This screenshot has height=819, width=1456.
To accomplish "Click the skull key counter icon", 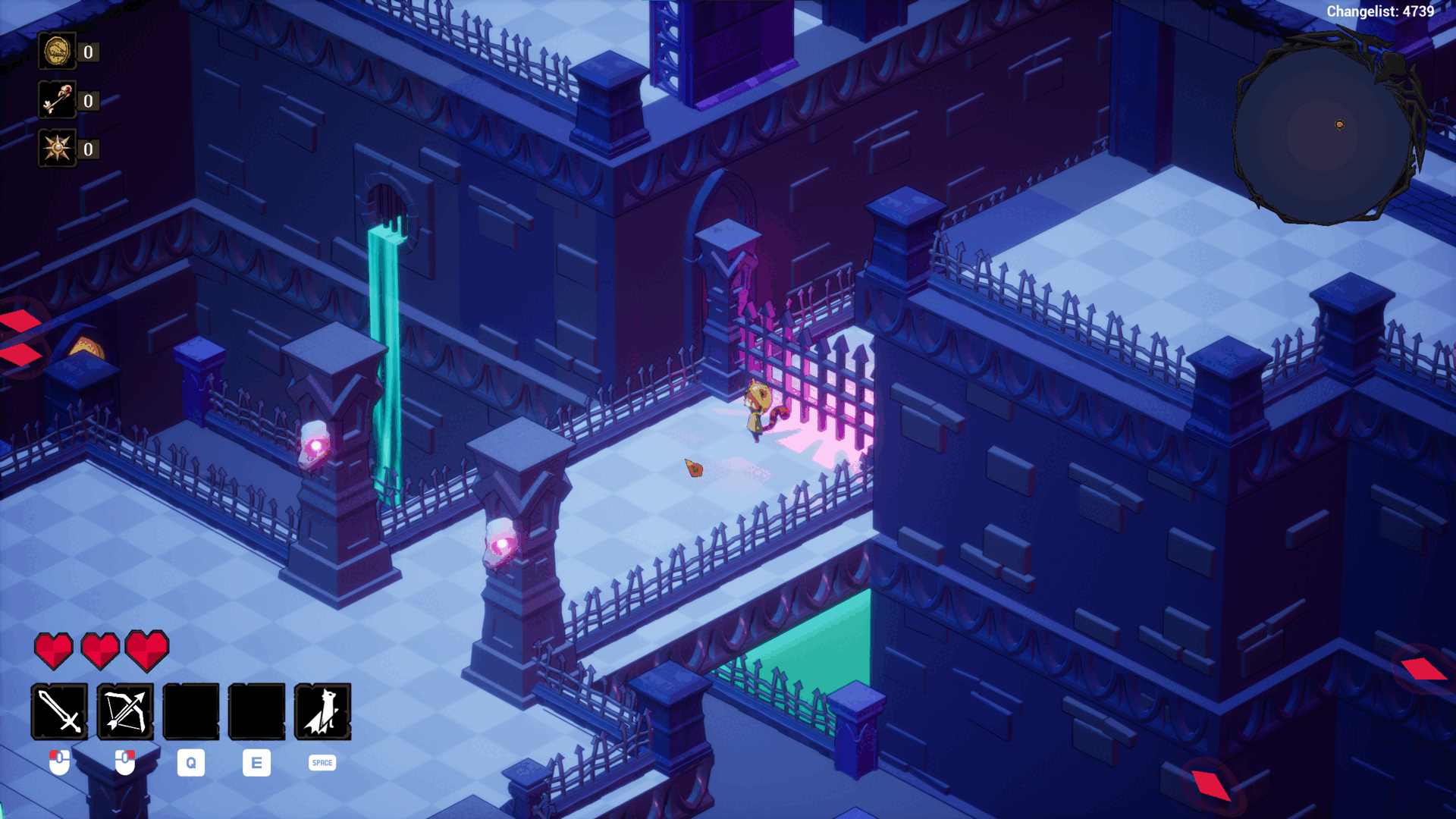I will point(57,100).
